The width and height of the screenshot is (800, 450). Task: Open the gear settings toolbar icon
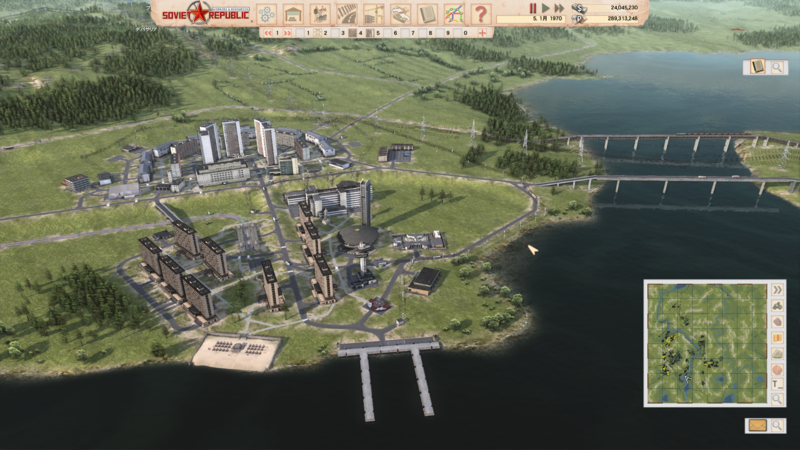(266, 14)
